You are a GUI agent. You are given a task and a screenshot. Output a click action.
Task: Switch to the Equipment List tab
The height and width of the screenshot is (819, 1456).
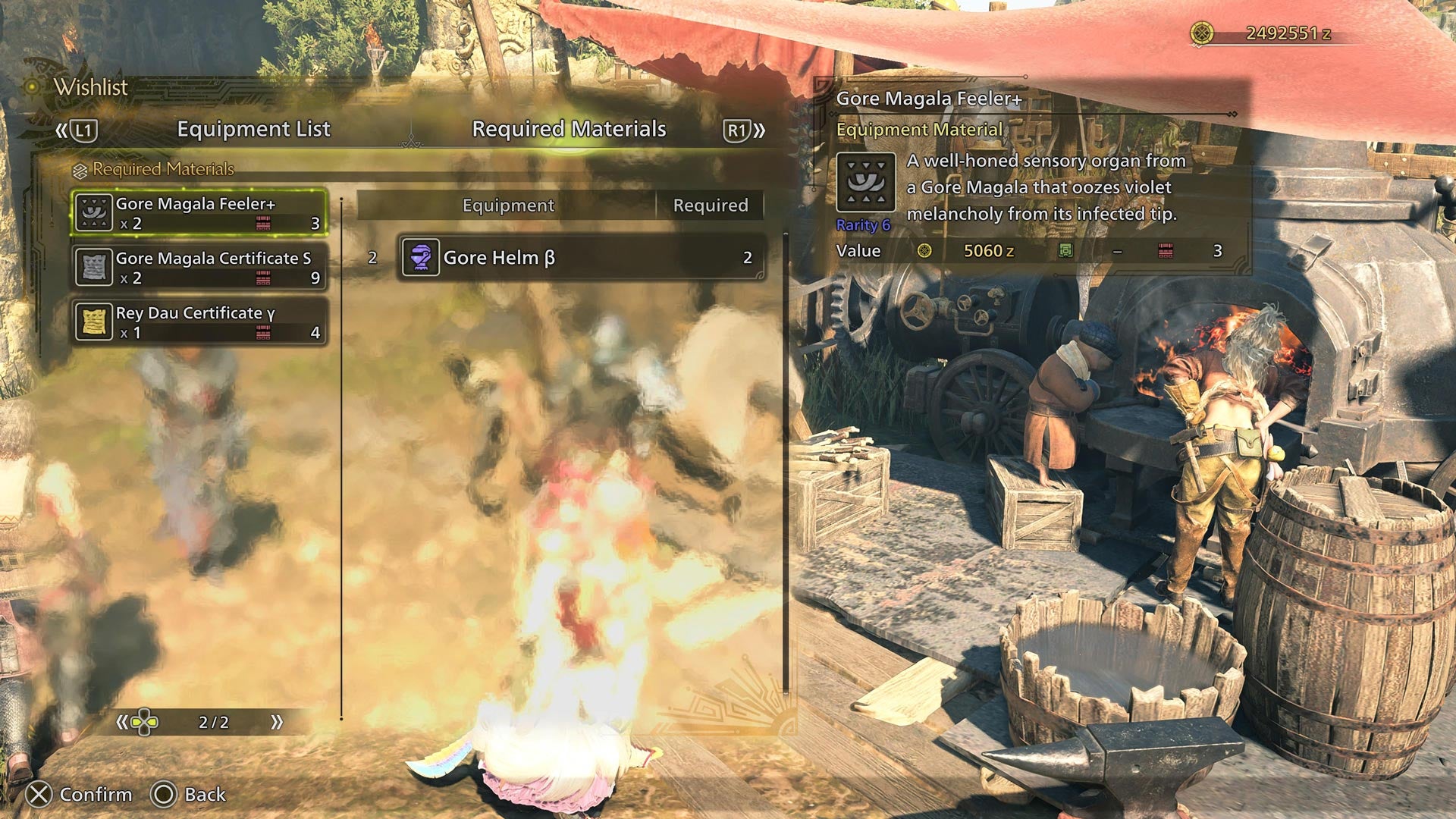point(253,129)
